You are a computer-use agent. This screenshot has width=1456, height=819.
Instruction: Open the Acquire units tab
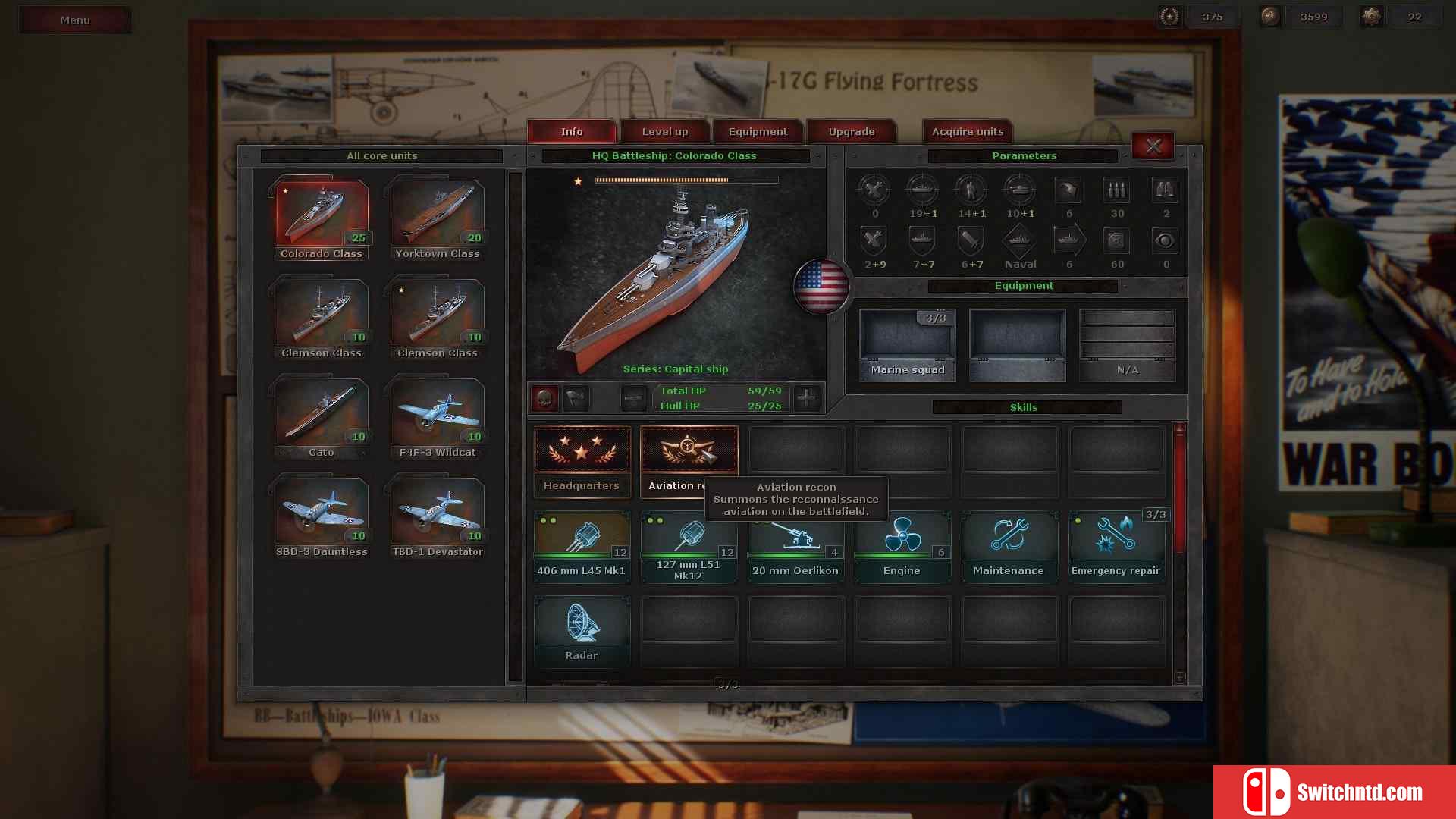(967, 131)
